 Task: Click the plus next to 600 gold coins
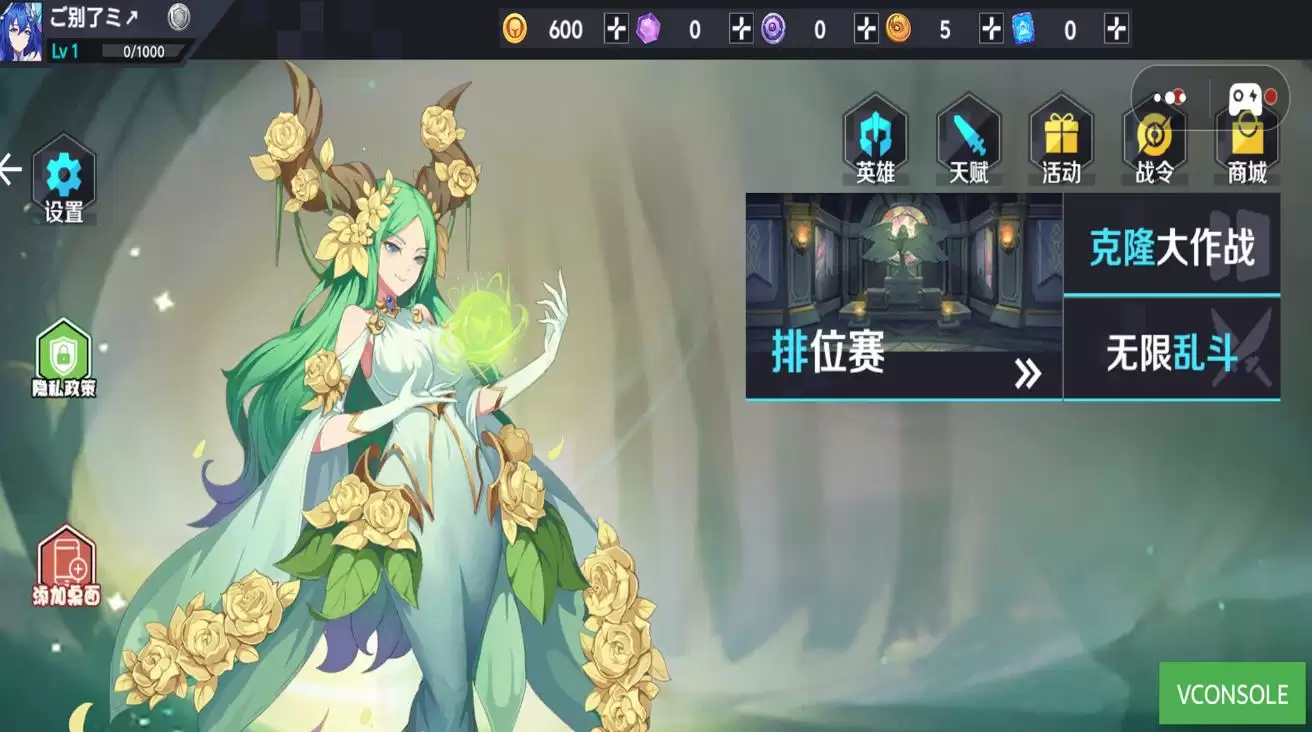(x=618, y=30)
